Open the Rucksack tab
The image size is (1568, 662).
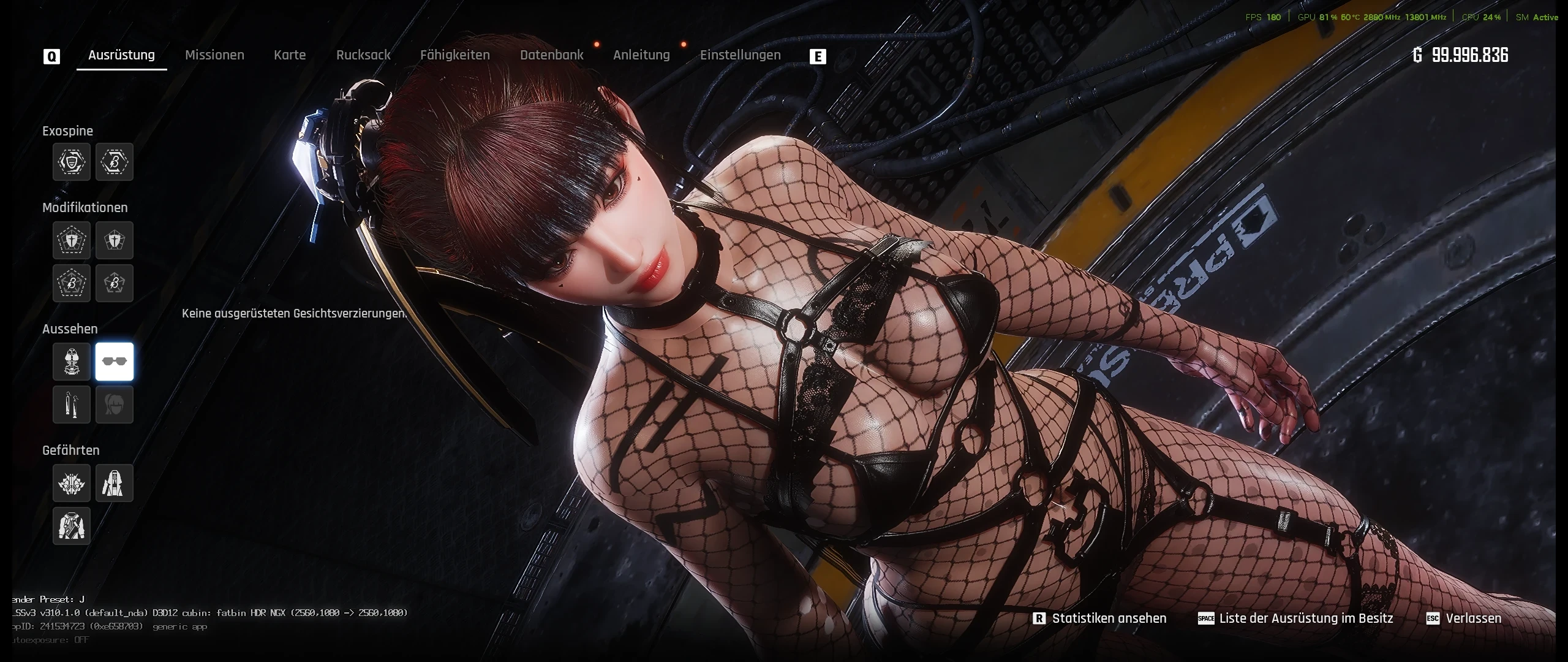pyautogui.click(x=363, y=55)
